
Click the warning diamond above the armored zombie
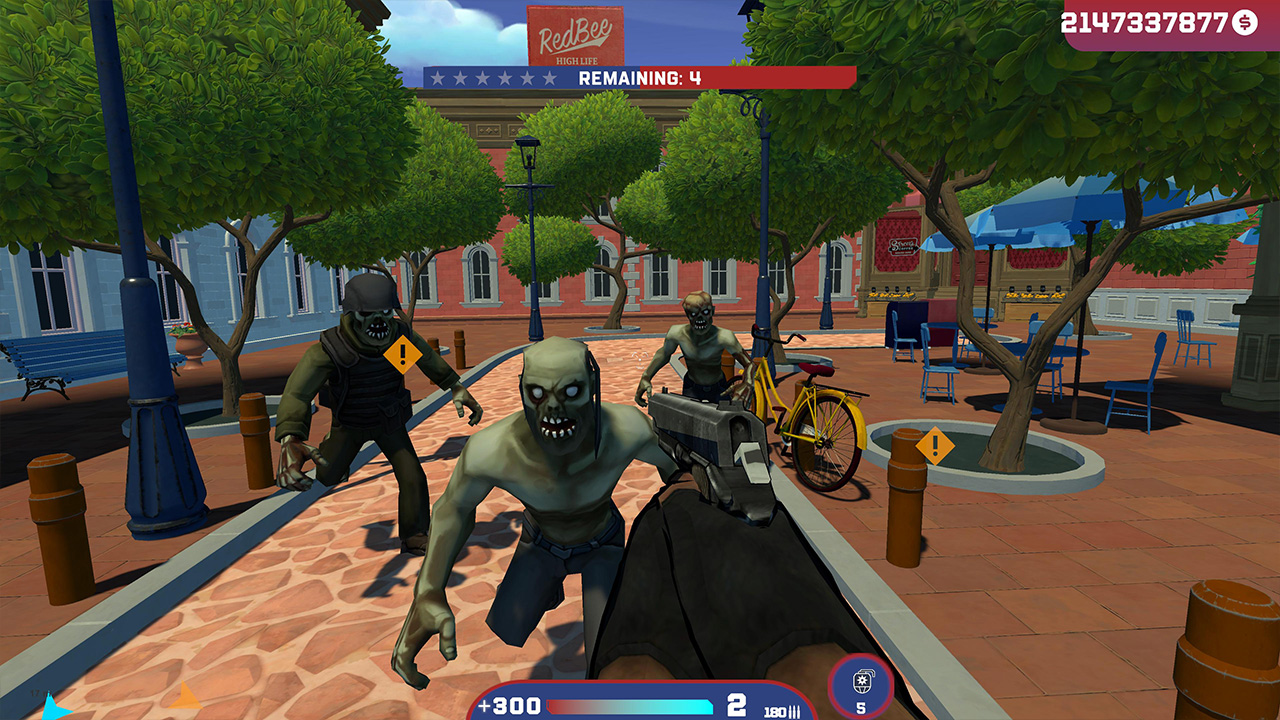[404, 352]
